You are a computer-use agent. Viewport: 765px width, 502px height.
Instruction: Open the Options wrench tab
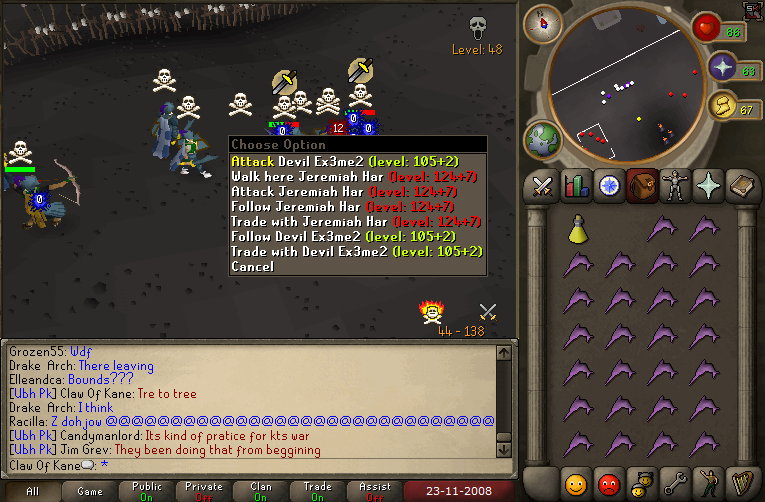pyautogui.click(x=673, y=483)
